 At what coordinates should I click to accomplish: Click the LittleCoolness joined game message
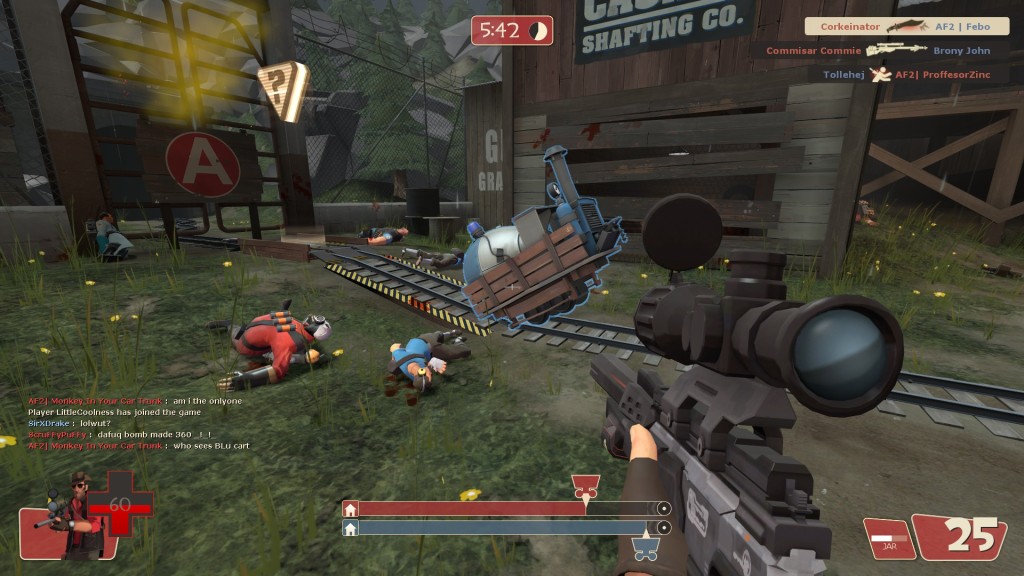pos(115,412)
